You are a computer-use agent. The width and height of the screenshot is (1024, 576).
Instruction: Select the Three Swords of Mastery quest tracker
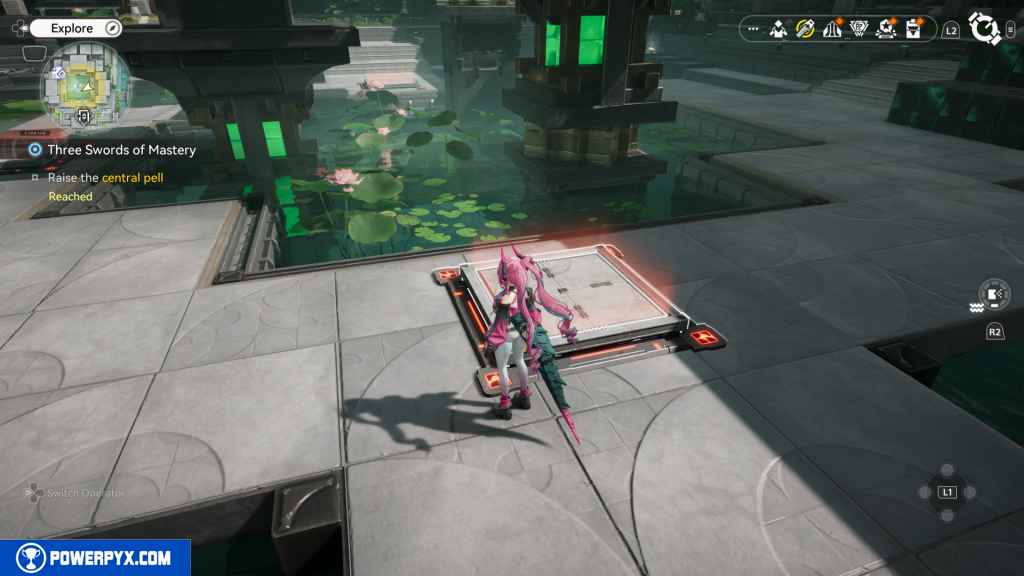click(x=121, y=150)
